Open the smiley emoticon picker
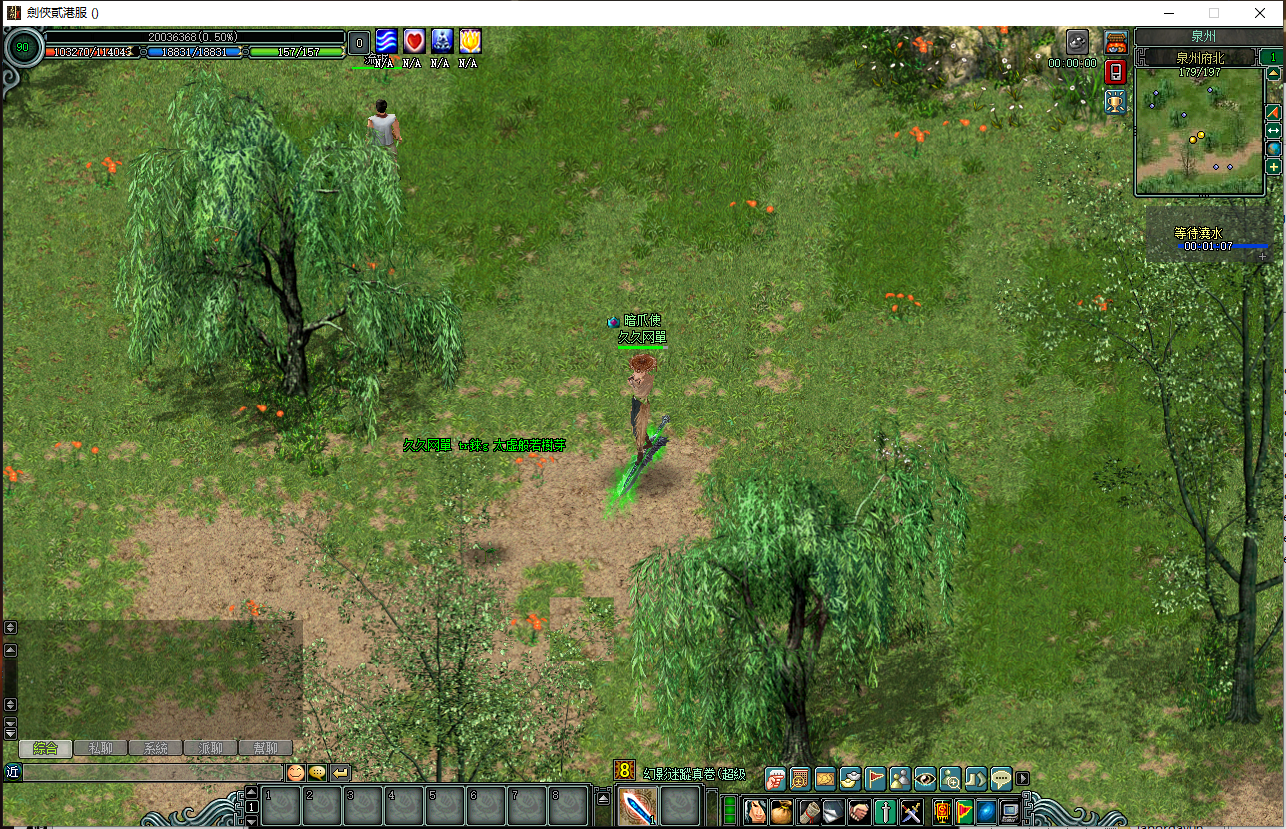The width and height of the screenshot is (1286, 829). coord(295,772)
